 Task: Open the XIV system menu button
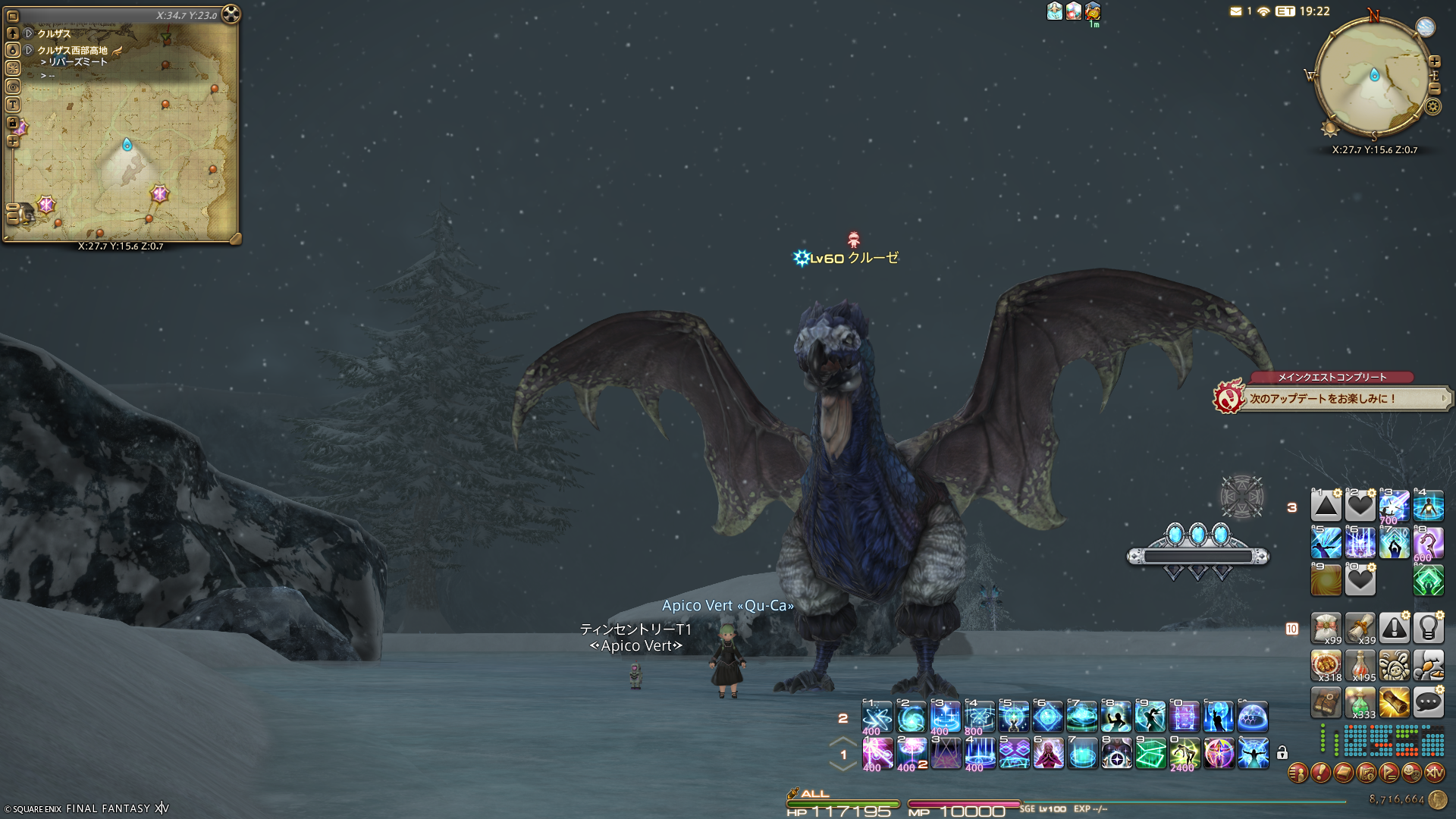1434,773
